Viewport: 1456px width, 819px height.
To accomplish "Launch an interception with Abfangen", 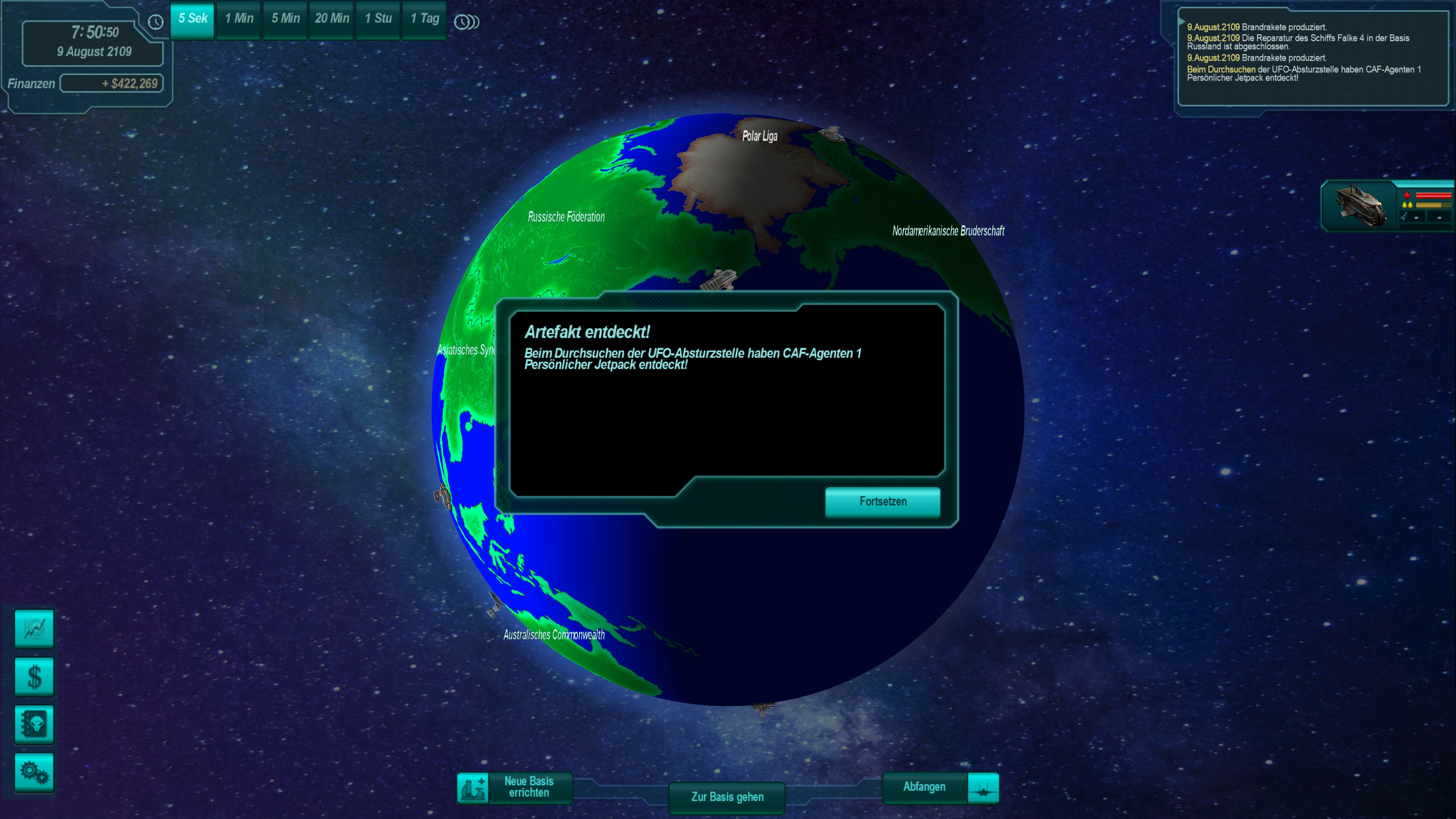I will [940, 788].
